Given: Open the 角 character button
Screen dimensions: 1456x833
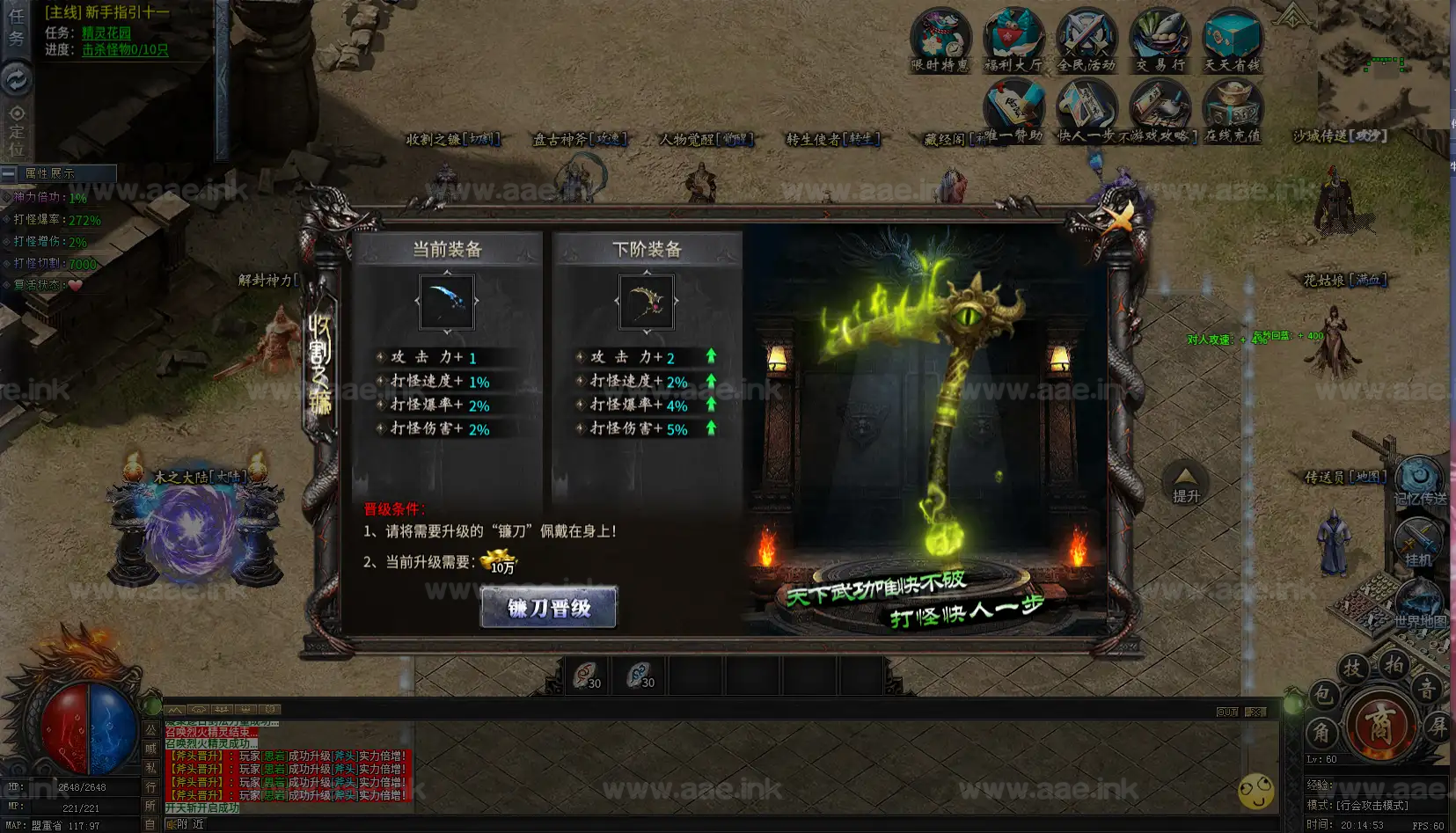Looking at the screenshot, I should pos(1322,732).
